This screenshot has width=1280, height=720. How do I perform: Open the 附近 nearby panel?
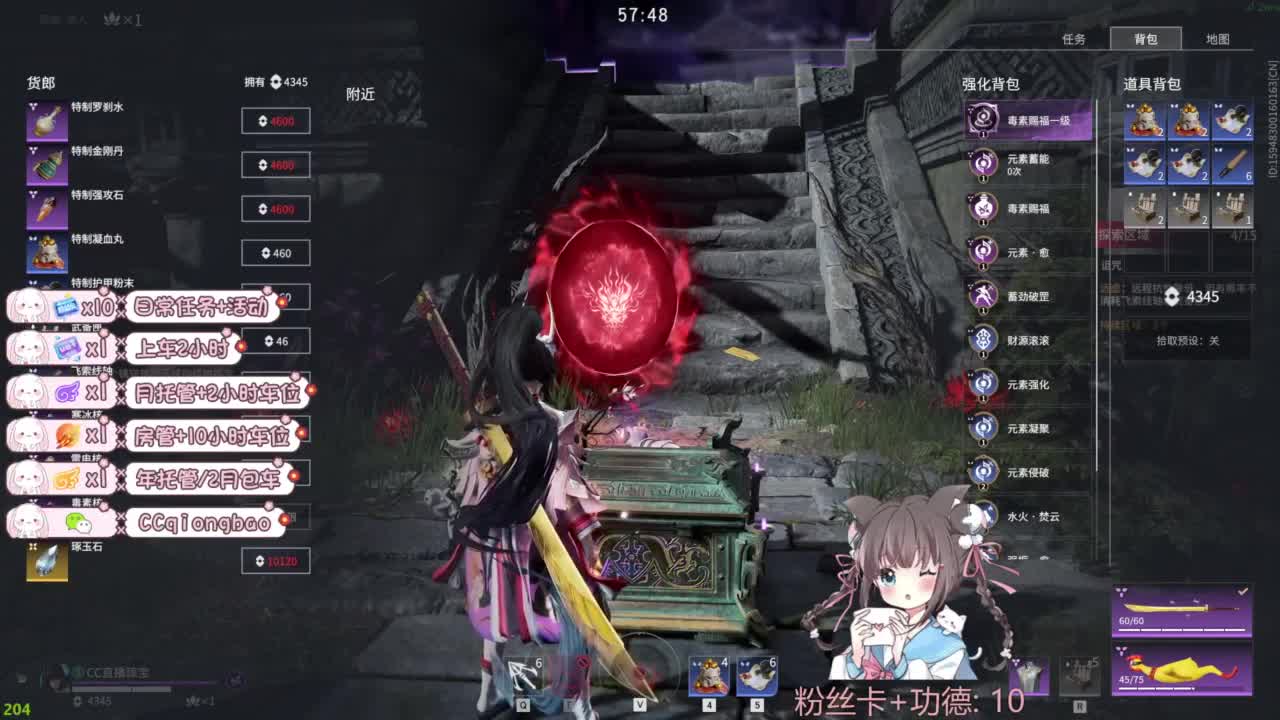pyautogui.click(x=360, y=94)
